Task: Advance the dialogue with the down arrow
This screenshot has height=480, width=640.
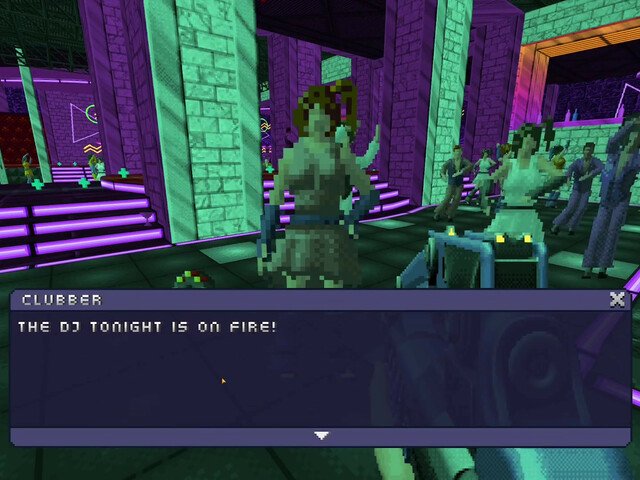Action: 321,436
